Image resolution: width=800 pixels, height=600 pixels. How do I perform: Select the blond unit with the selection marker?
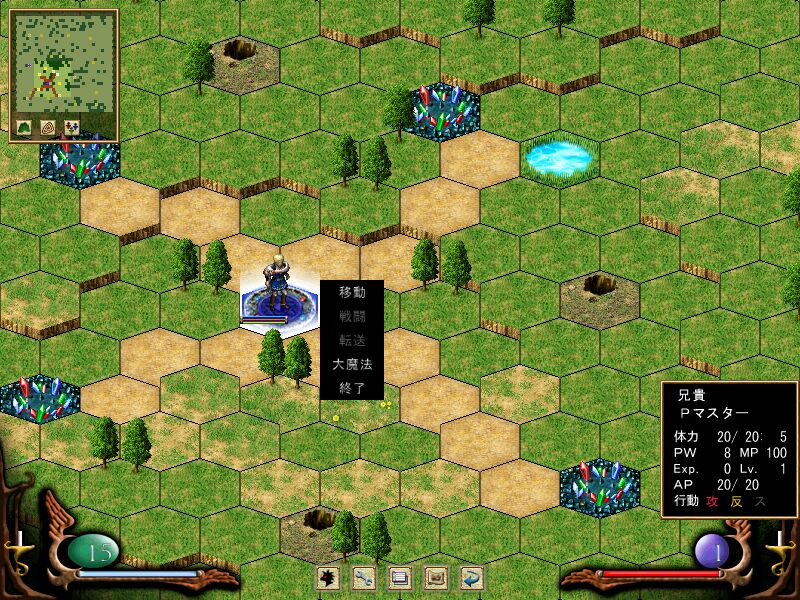276,285
